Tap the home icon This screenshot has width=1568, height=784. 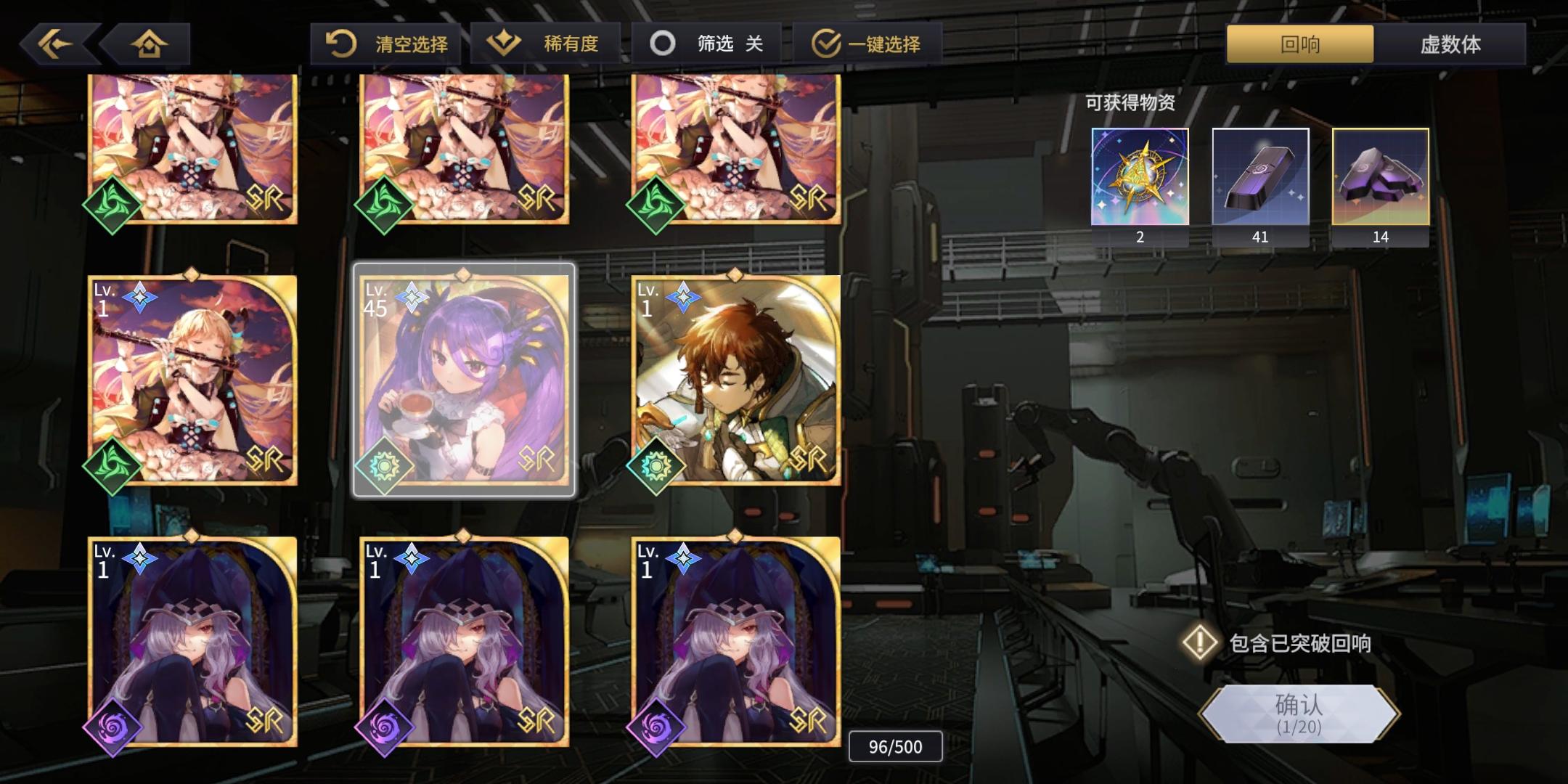[x=149, y=44]
